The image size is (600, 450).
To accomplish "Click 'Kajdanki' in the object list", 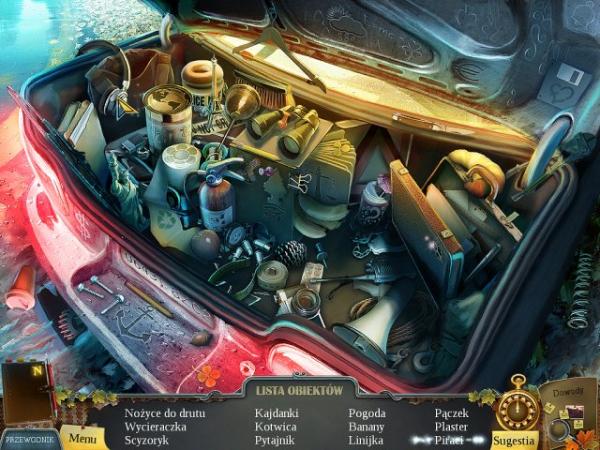I will pos(276,412).
